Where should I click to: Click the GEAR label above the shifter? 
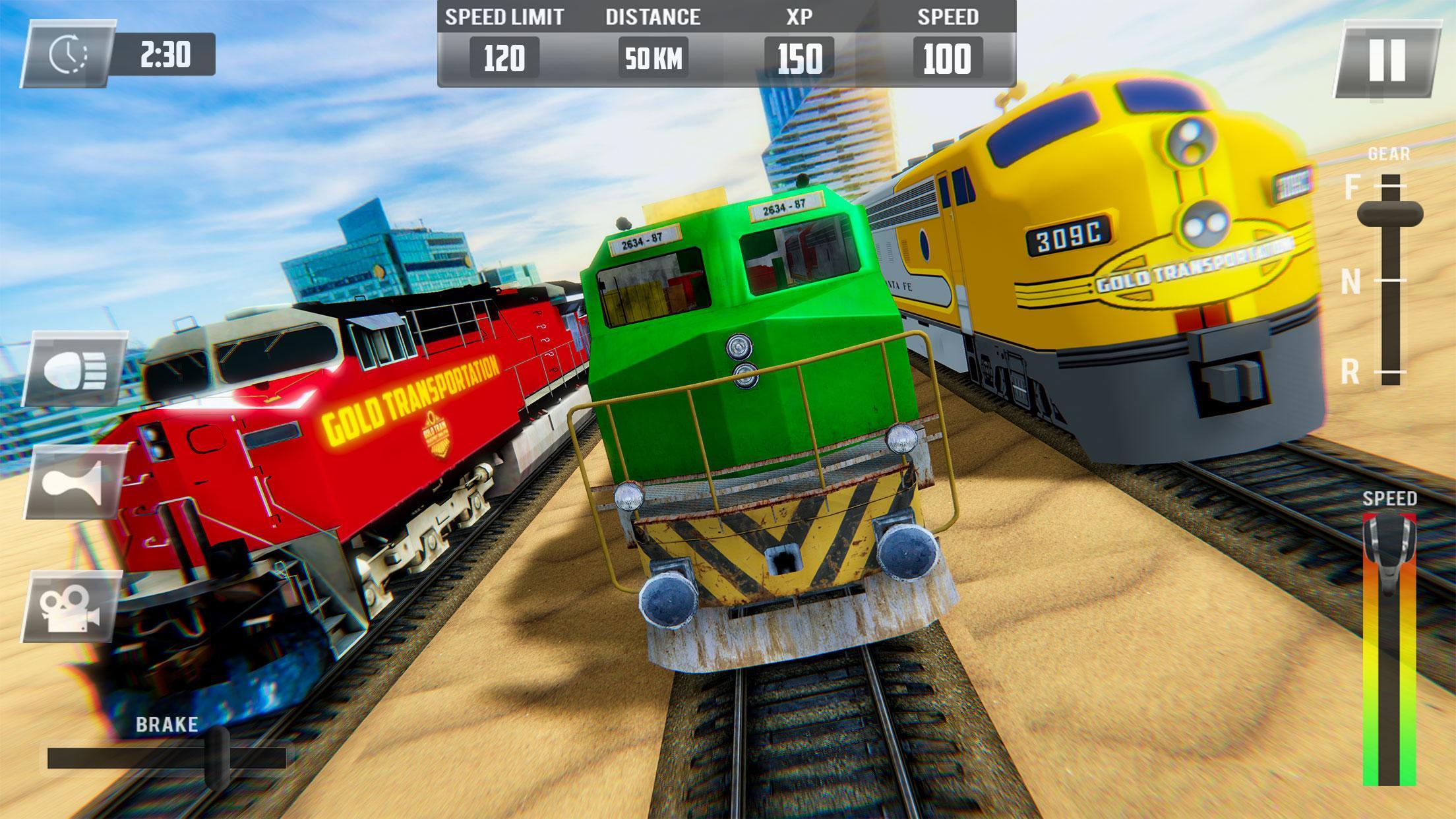[x=1389, y=153]
